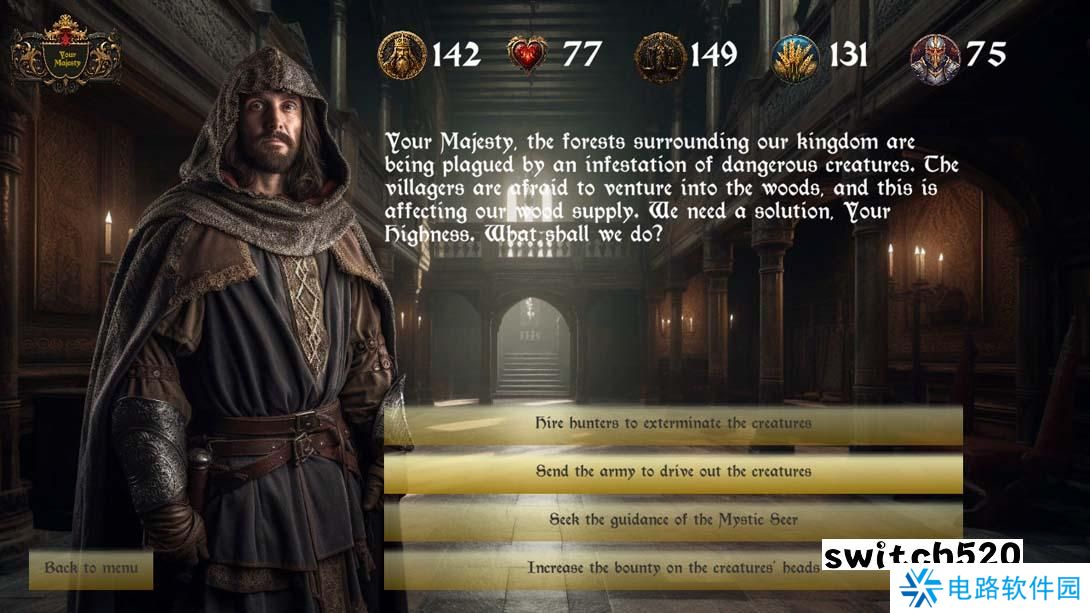Select "Send the army to drive out the creatures"
Viewport: 1090px width, 613px height.
pyautogui.click(x=673, y=471)
